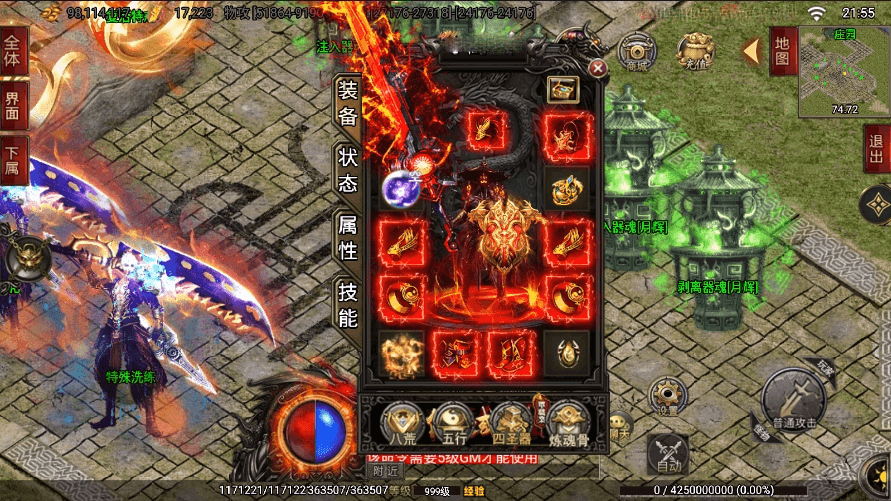Image resolution: width=891 pixels, height=501 pixels.
Task: Open the 设置 settings gear
Action: pos(666,395)
